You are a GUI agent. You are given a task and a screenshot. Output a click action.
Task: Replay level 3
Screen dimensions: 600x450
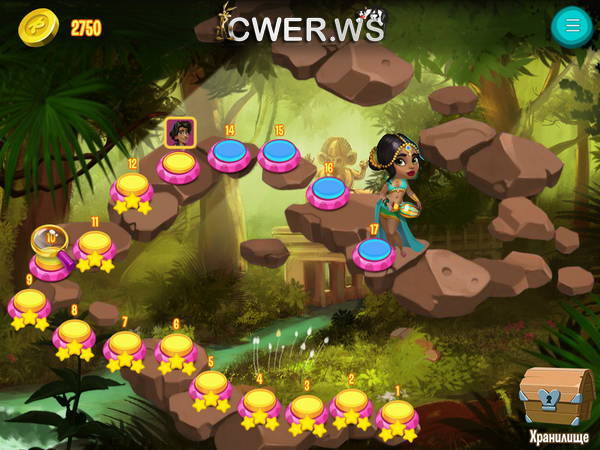pyautogui.click(x=307, y=410)
